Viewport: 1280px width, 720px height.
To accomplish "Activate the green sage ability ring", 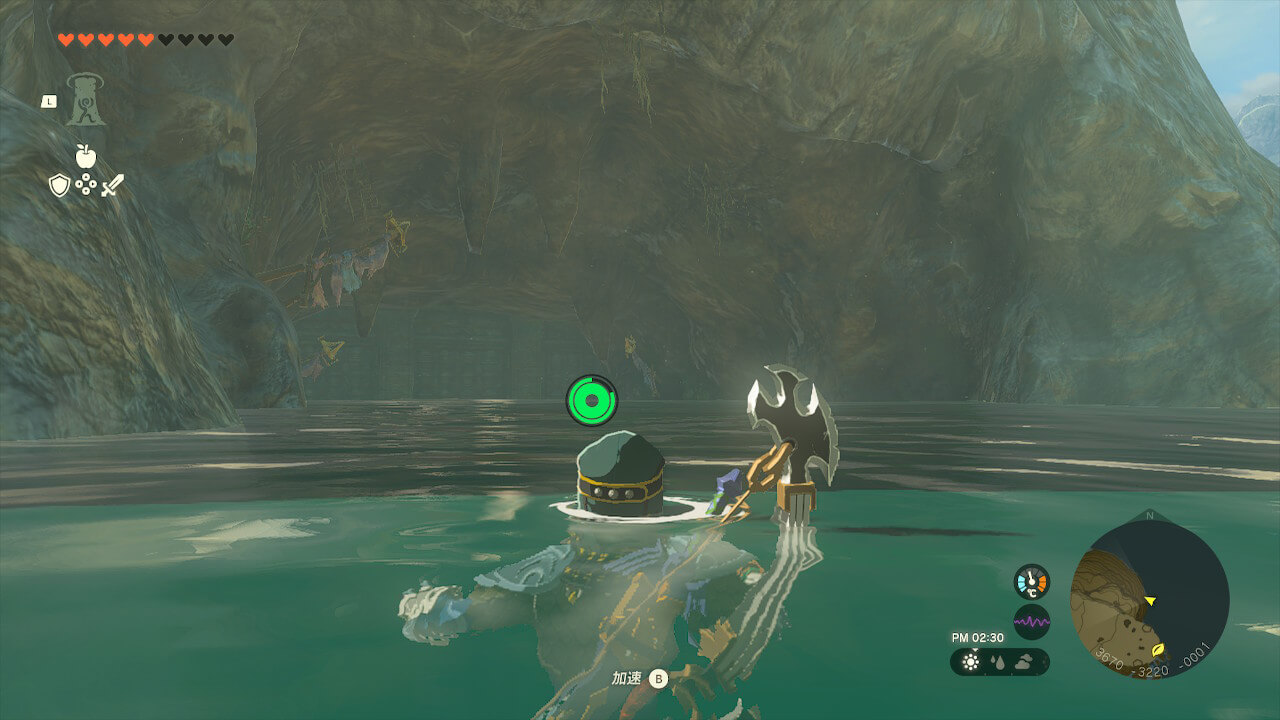I will tap(591, 400).
